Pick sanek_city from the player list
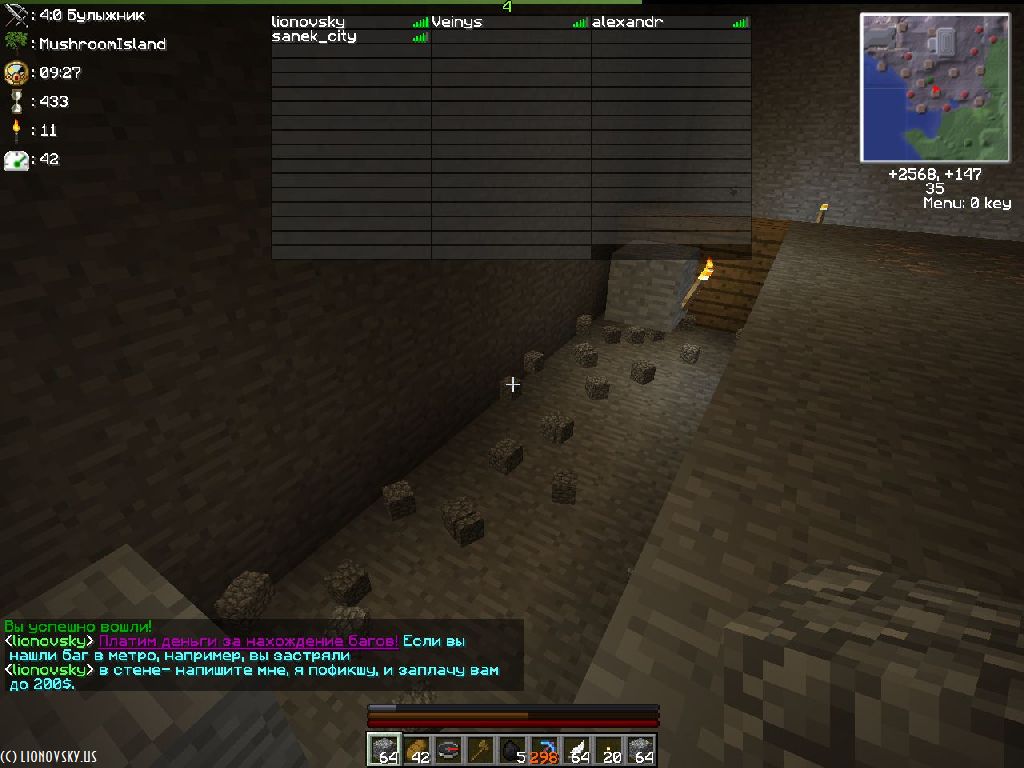Screen dimensions: 1024x768 click(314, 37)
